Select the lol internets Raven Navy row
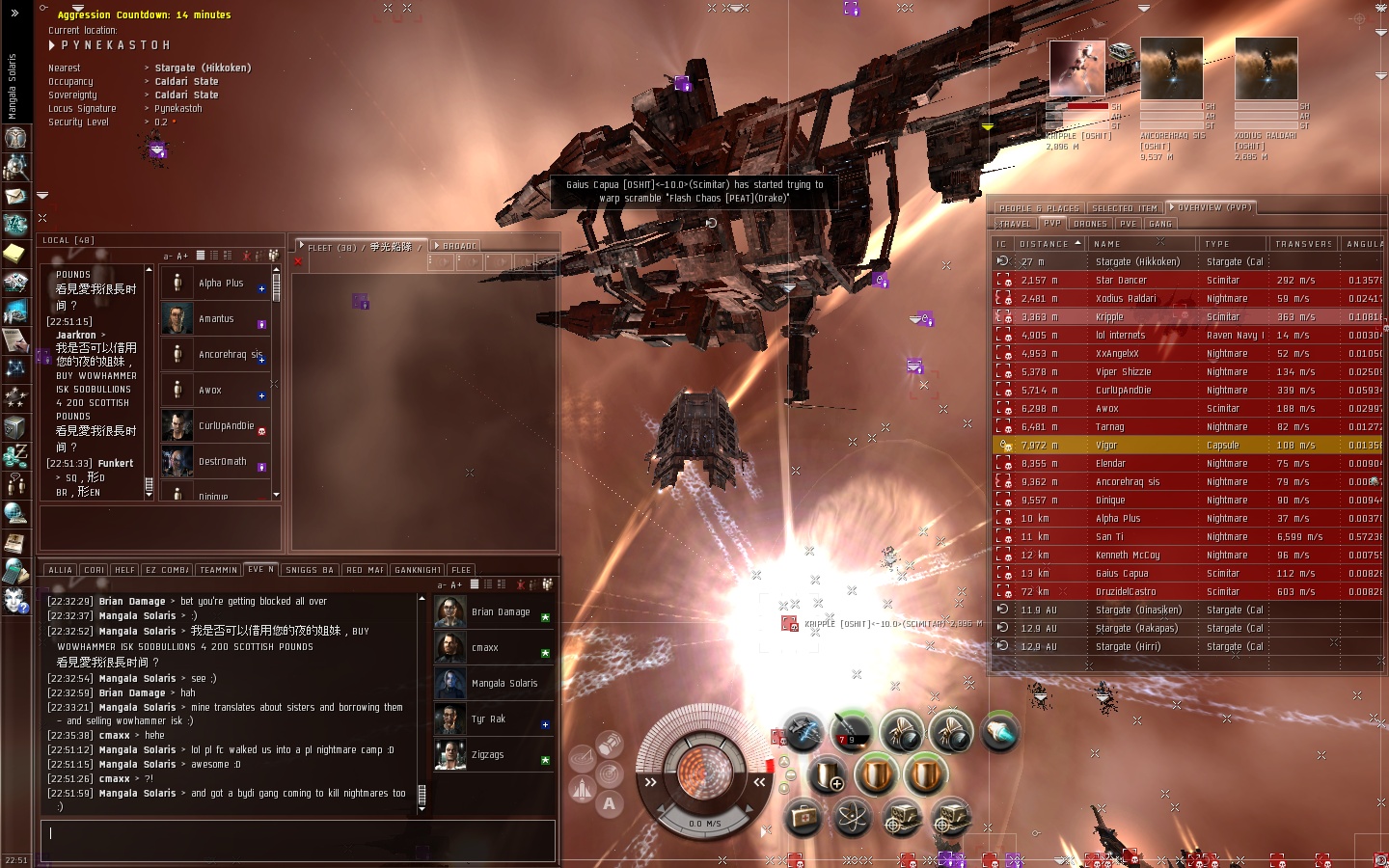Image resolution: width=1389 pixels, height=868 pixels. point(1120,336)
